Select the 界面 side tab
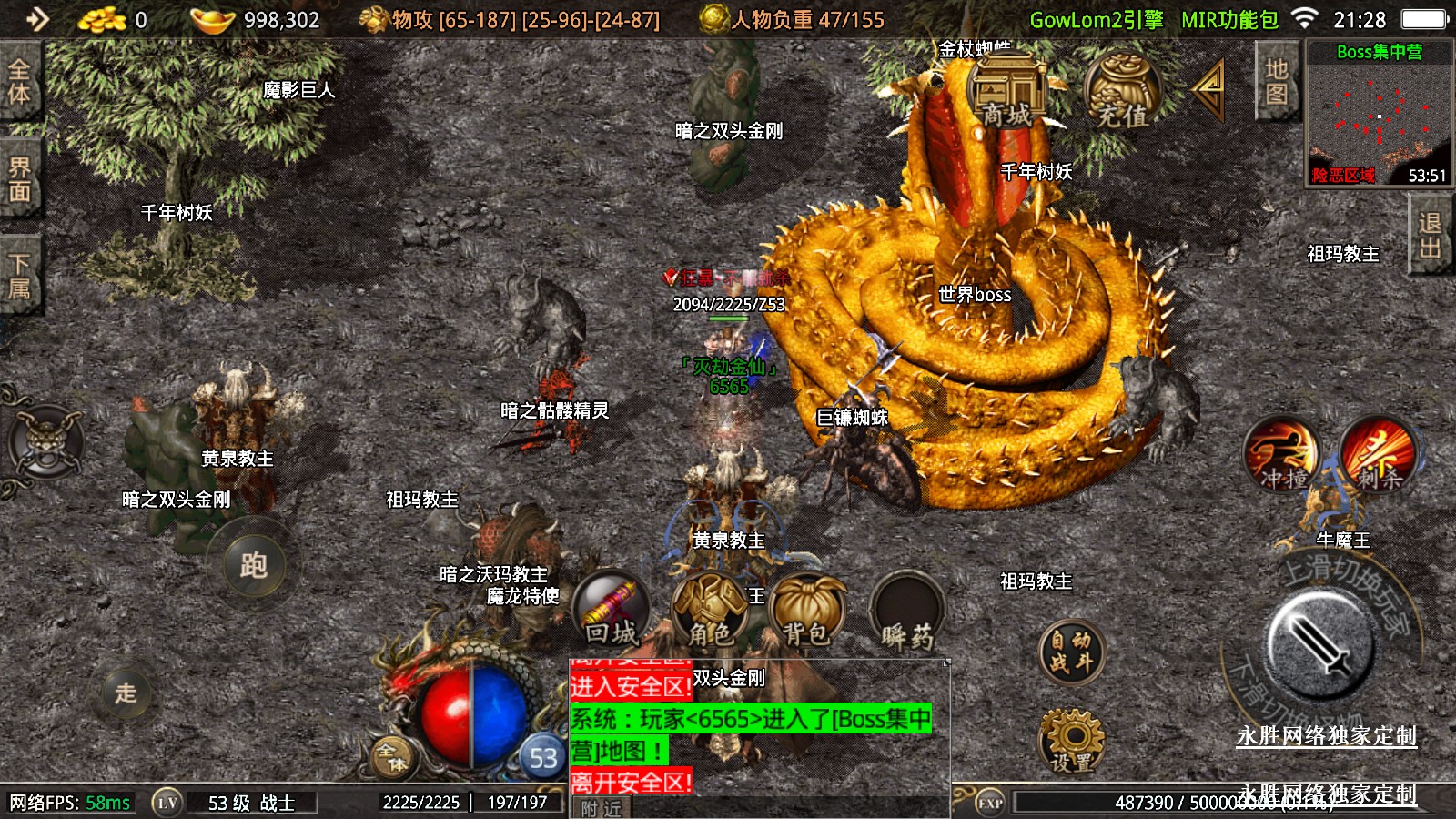The height and width of the screenshot is (819, 1456). (x=19, y=179)
